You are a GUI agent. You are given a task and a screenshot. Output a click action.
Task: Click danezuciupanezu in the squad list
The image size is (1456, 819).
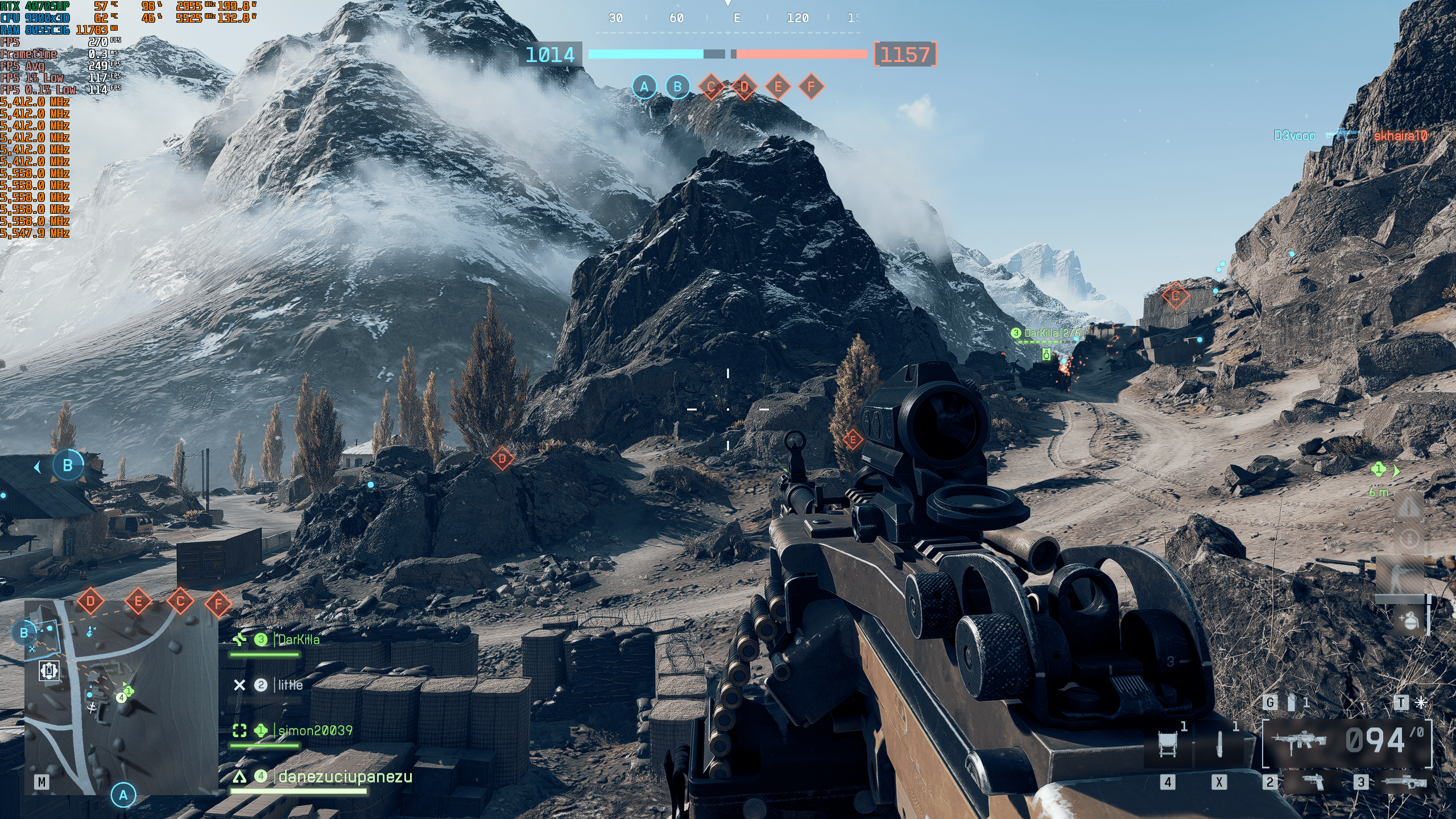[345, 777]
